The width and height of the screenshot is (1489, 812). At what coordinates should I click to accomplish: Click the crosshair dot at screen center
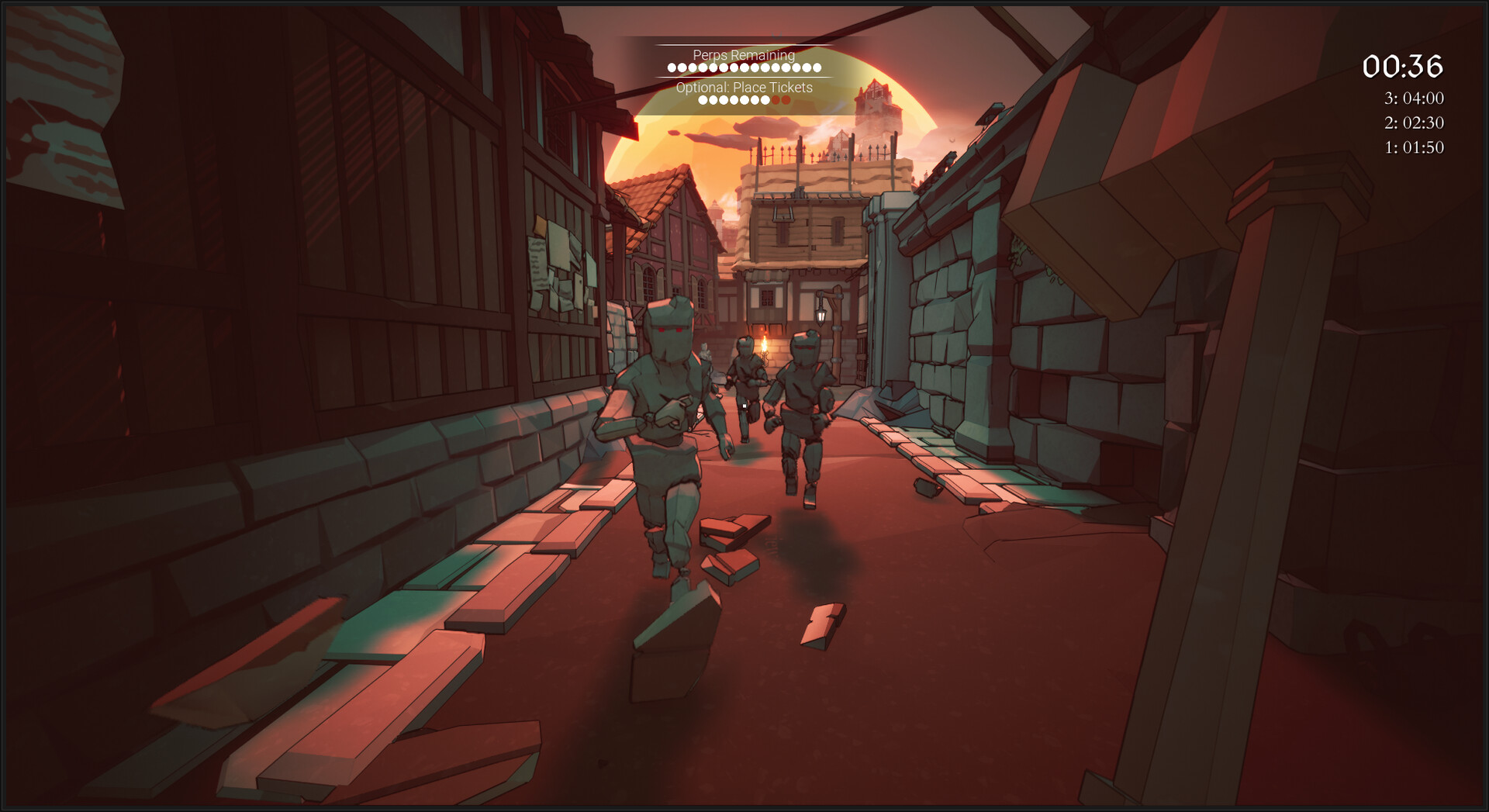coord(744,406)
